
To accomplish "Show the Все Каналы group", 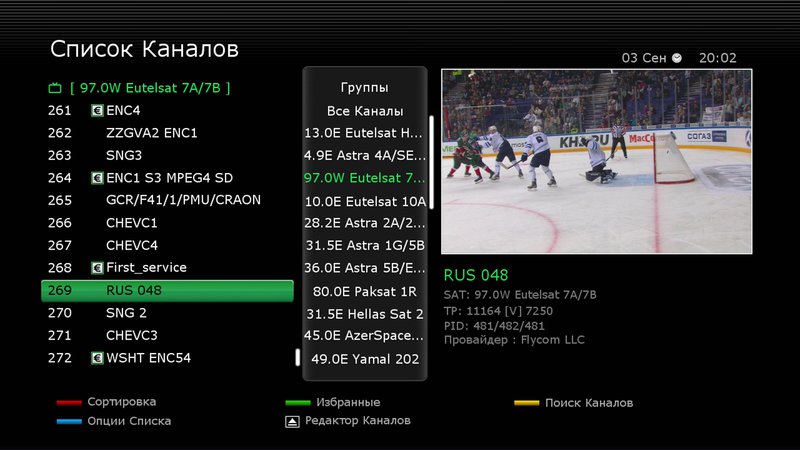I will click(x=365, y=111).
